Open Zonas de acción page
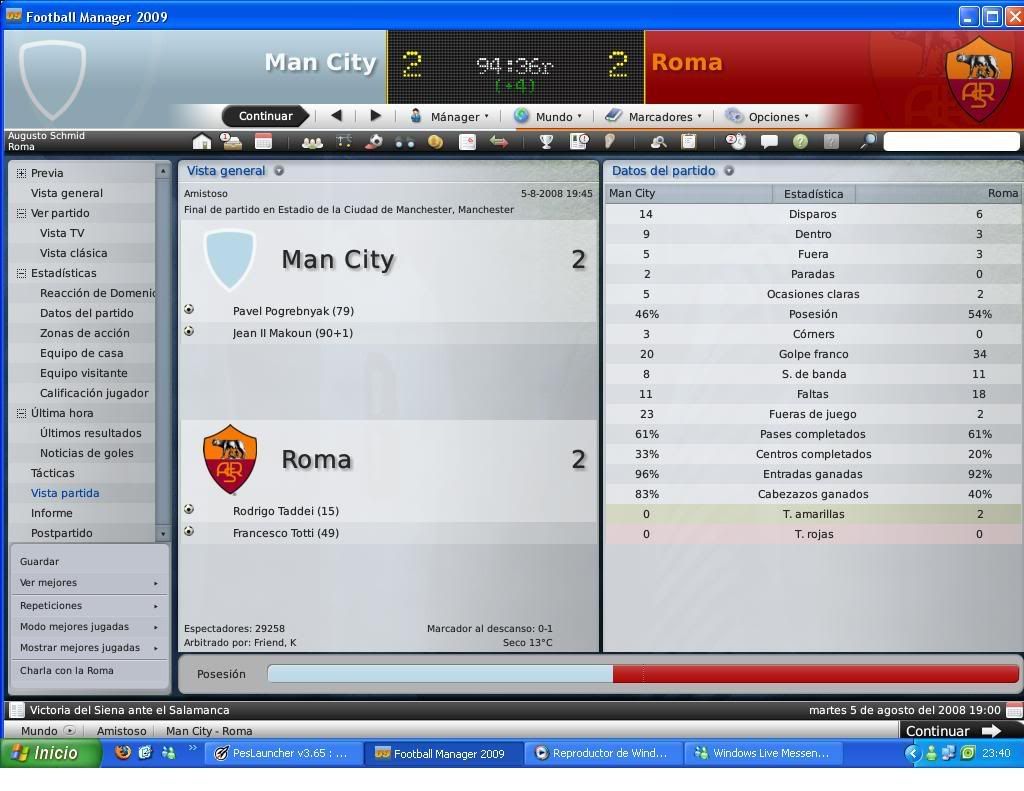The width and height of the screenshot is (1024, 791). point(84,333)
